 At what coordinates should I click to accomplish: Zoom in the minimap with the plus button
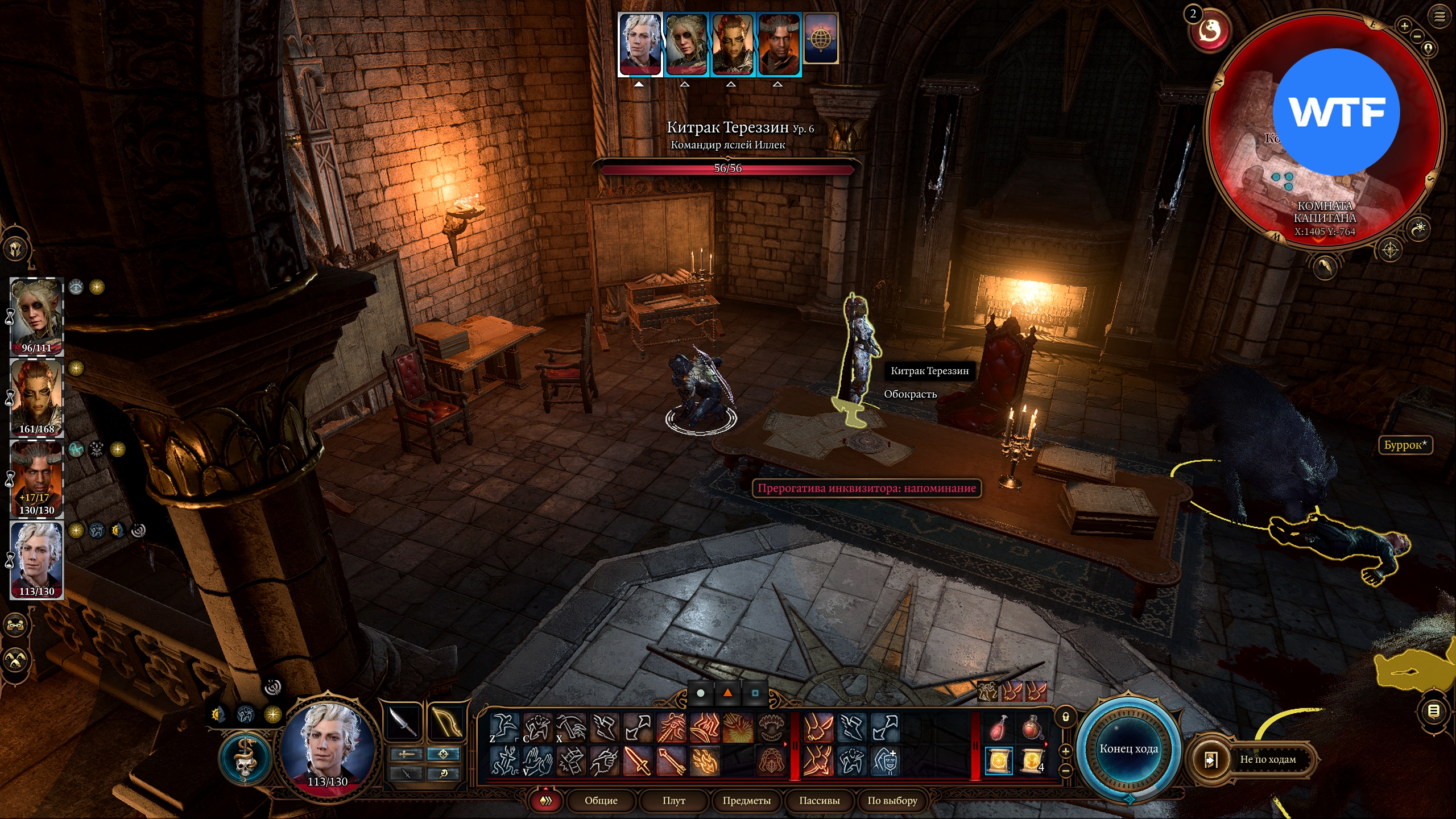(x=1404, y=26)
